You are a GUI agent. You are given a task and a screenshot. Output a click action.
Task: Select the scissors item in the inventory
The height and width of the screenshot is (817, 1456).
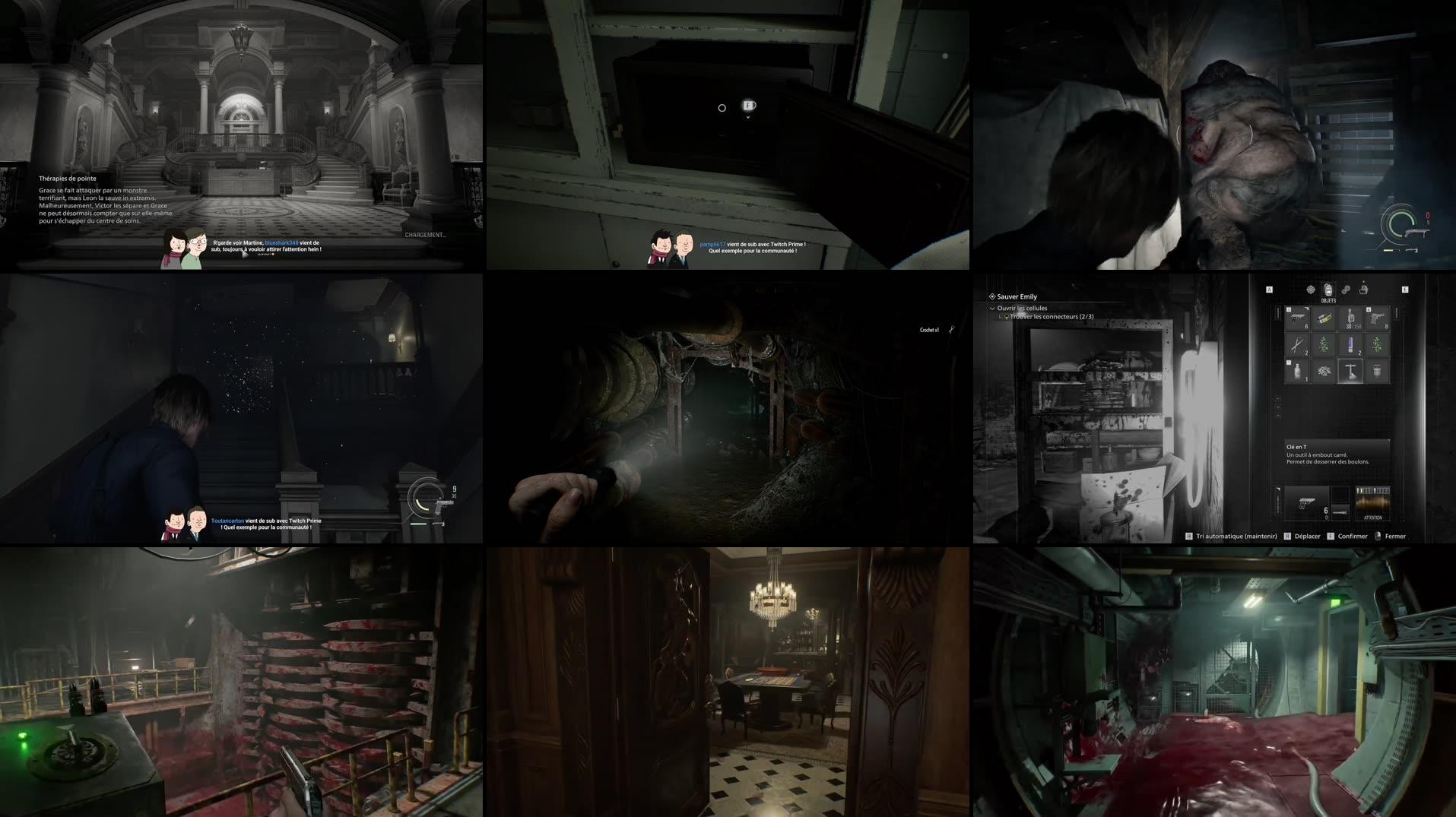coord(1297,344)
